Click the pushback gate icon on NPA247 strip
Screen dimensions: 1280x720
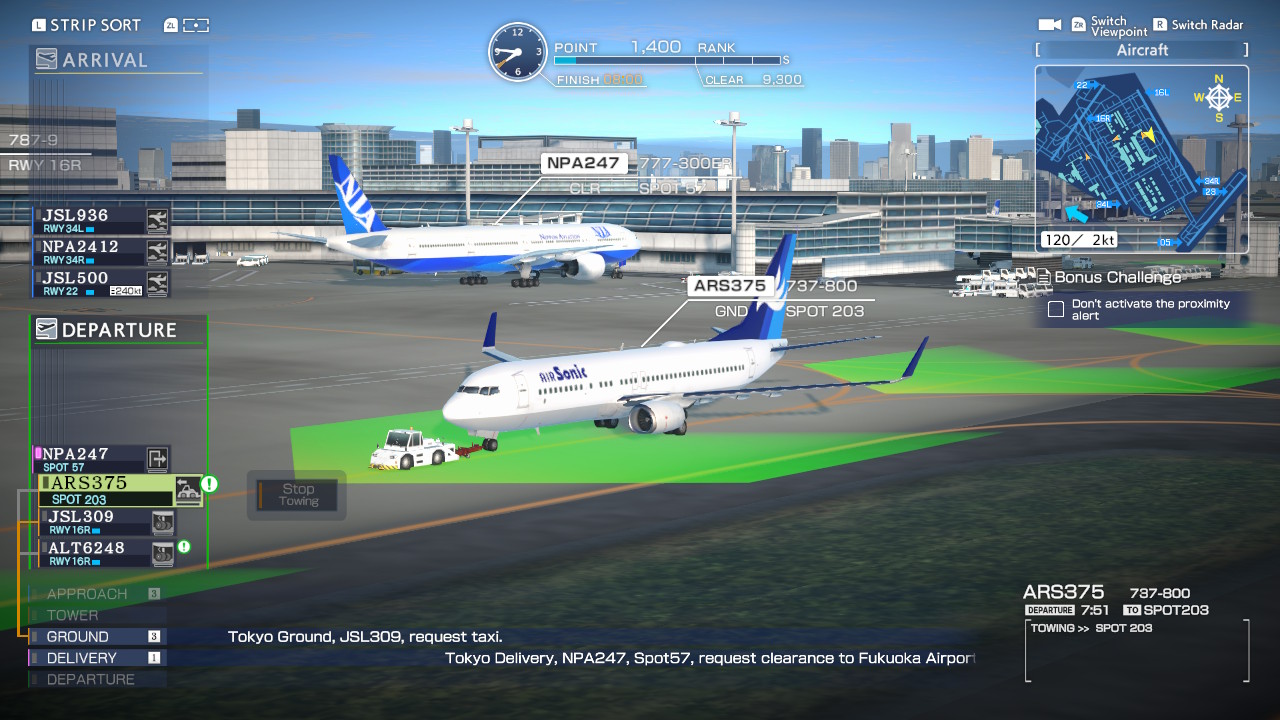(x=155, y=458)
